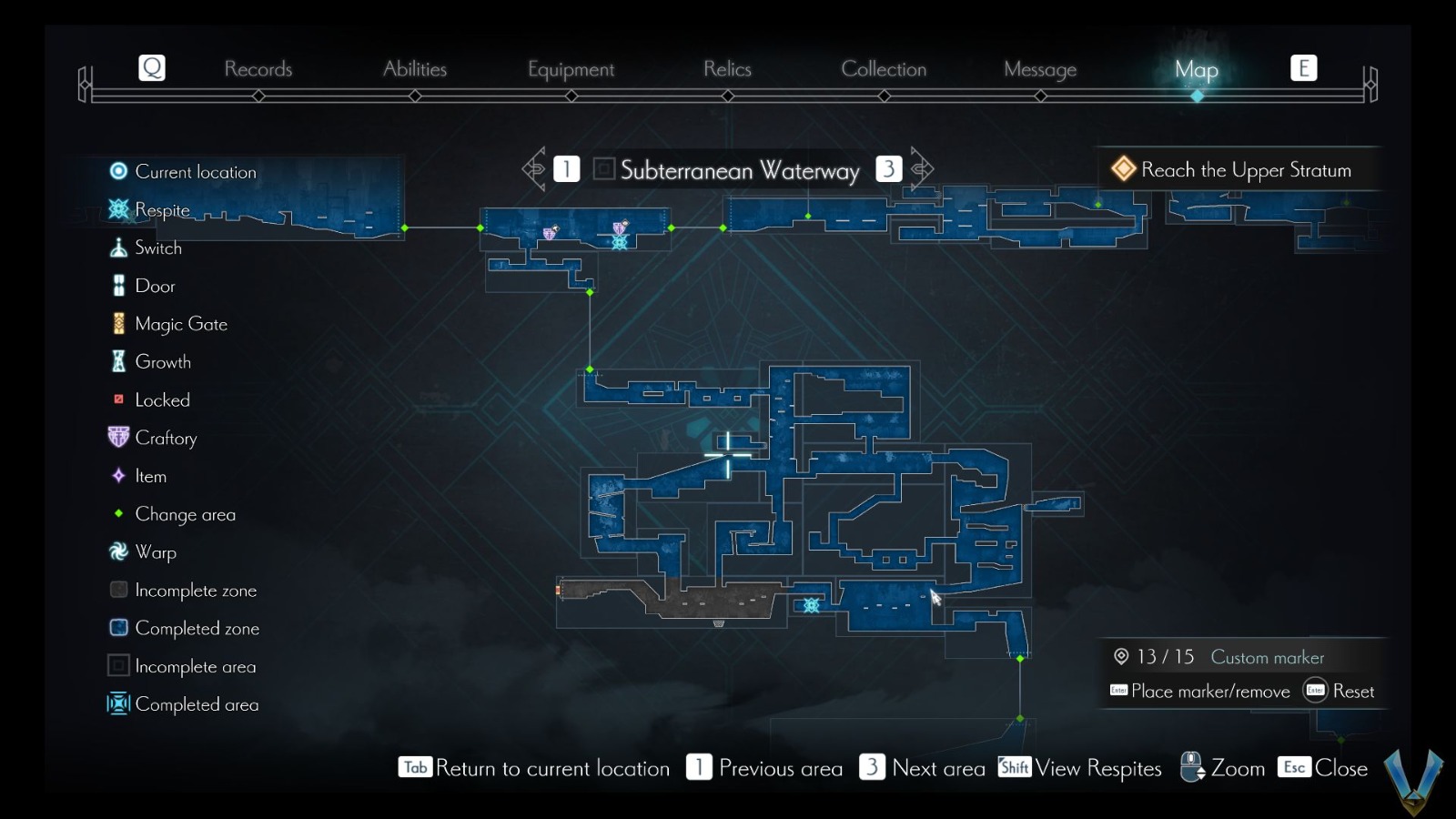Viewport: 1456px width, 819px height.
Task: Click Place marker/remove button
Action: point(1201,692)
